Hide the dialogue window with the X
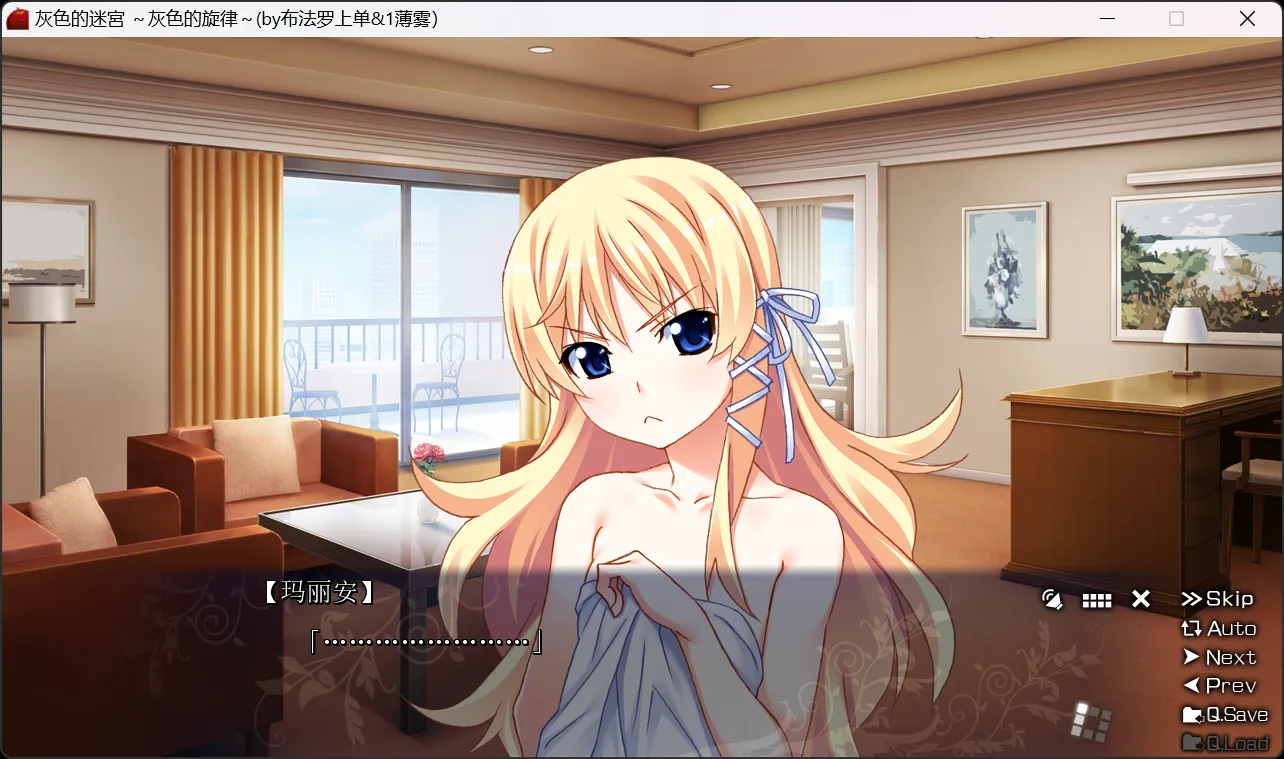Viewport: 1284px width, 759px height. (x=1140, y=598)
